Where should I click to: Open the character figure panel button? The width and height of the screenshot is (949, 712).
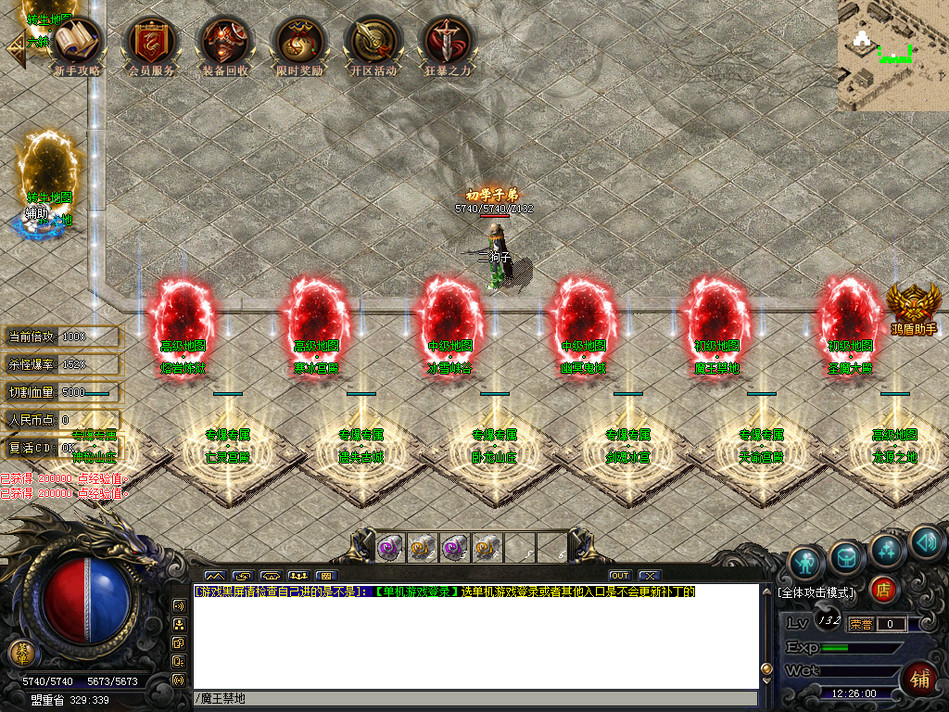[x=806, y=562]
